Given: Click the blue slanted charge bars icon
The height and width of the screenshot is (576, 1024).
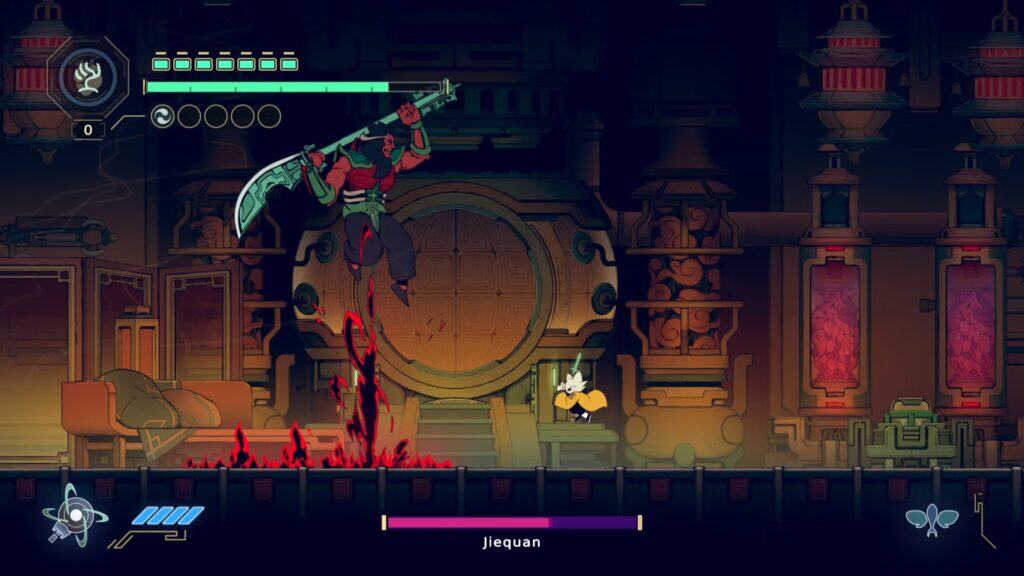Looking at the screenshot, I should (x=168, y=516).
